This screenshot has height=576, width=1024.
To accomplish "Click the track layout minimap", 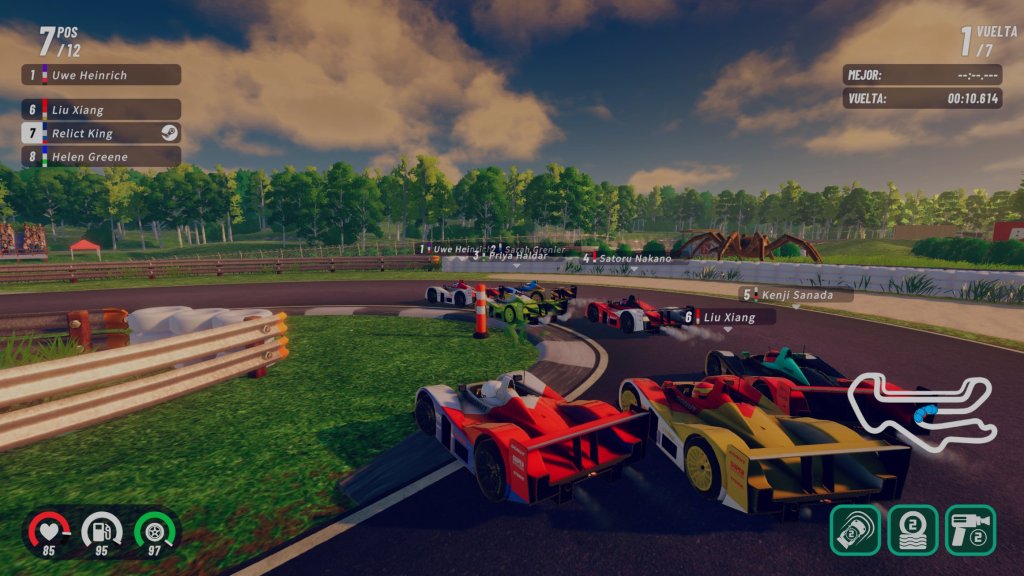I will point(921,411).
